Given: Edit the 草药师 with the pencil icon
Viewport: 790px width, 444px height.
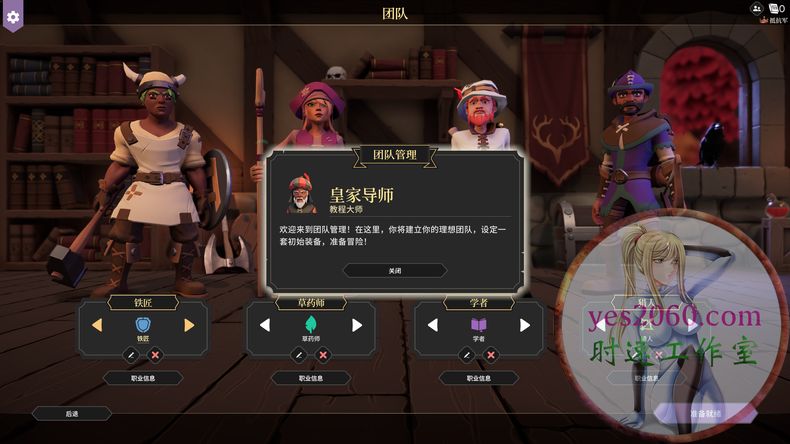Looking at the screenshot, I should (x=298, y=354).
